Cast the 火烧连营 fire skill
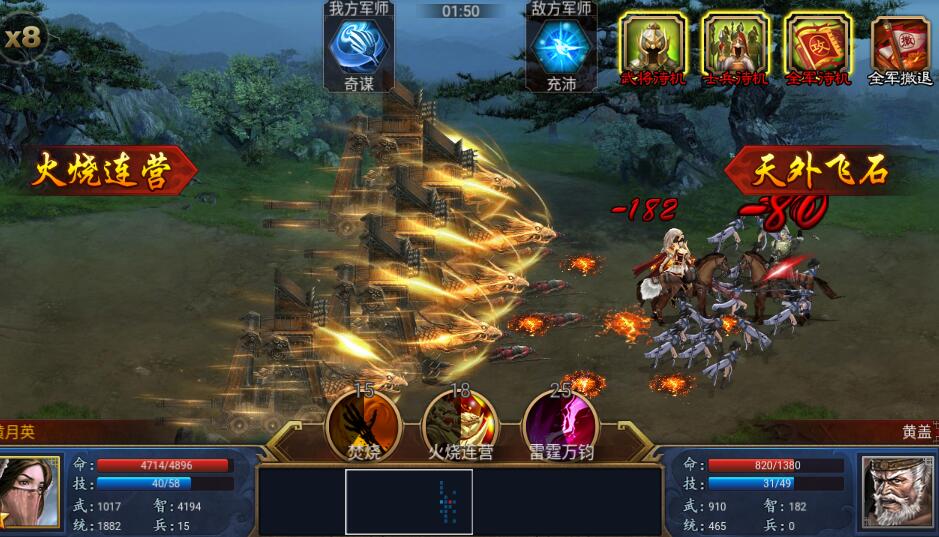 click(460, 420)
